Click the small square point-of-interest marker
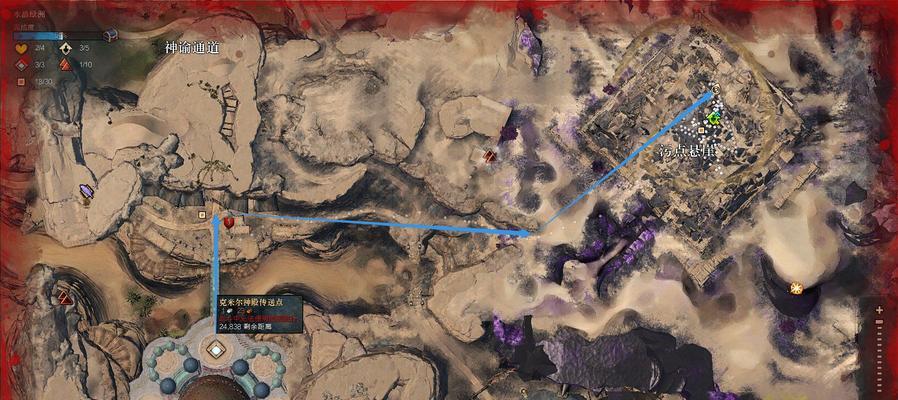The width and height of the screenshot is (898, 400). click(203, 213)
